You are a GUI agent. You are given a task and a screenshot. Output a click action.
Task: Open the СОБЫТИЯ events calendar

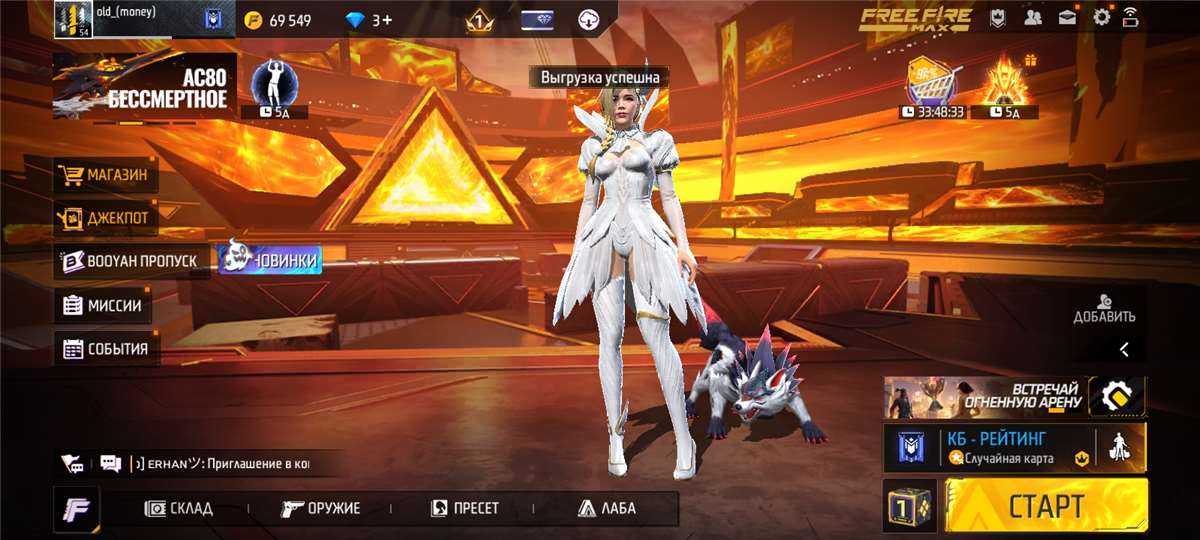click(x=106, y=349)
